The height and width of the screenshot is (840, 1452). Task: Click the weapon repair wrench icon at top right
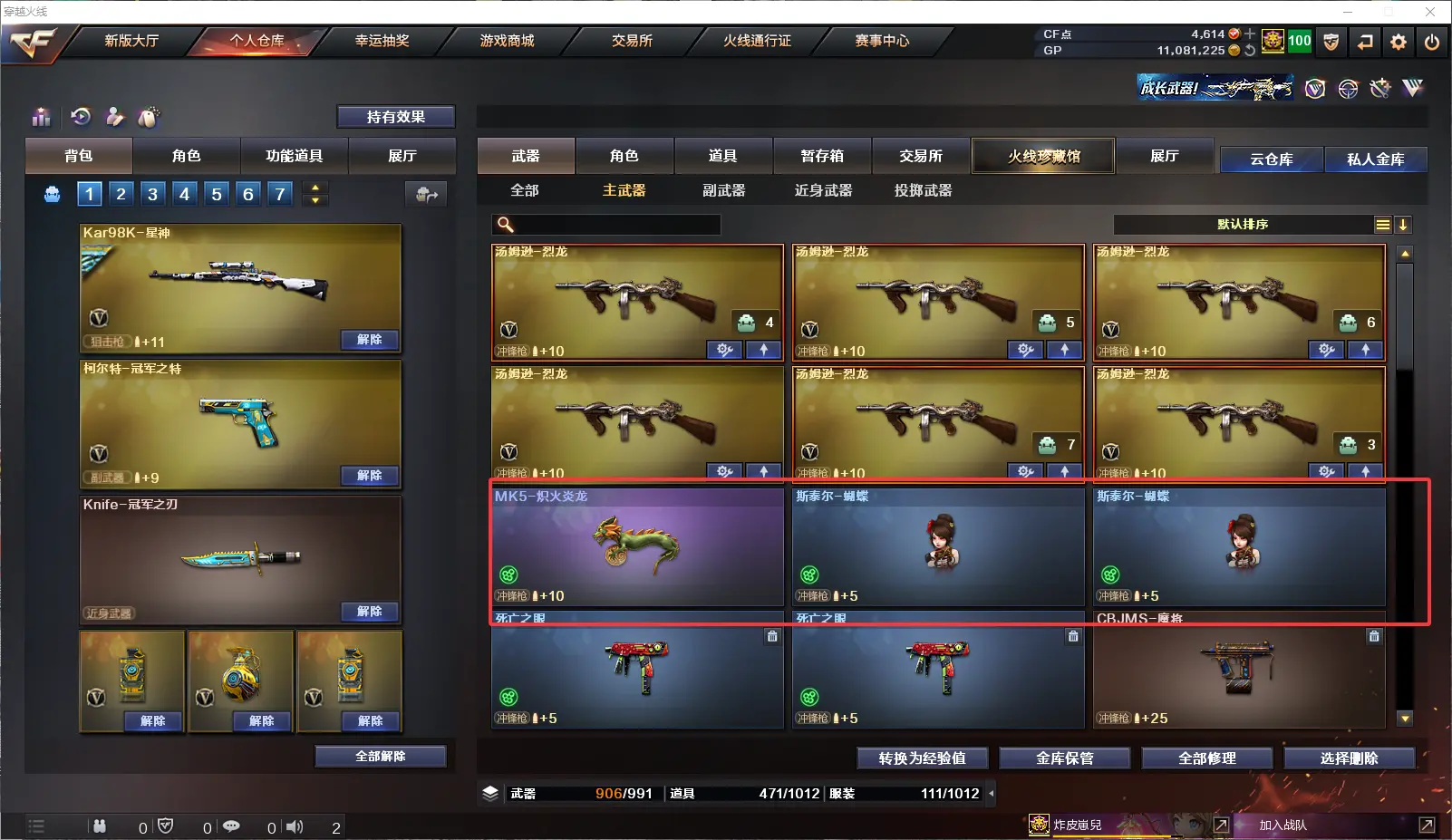(x=1379, y=87)
